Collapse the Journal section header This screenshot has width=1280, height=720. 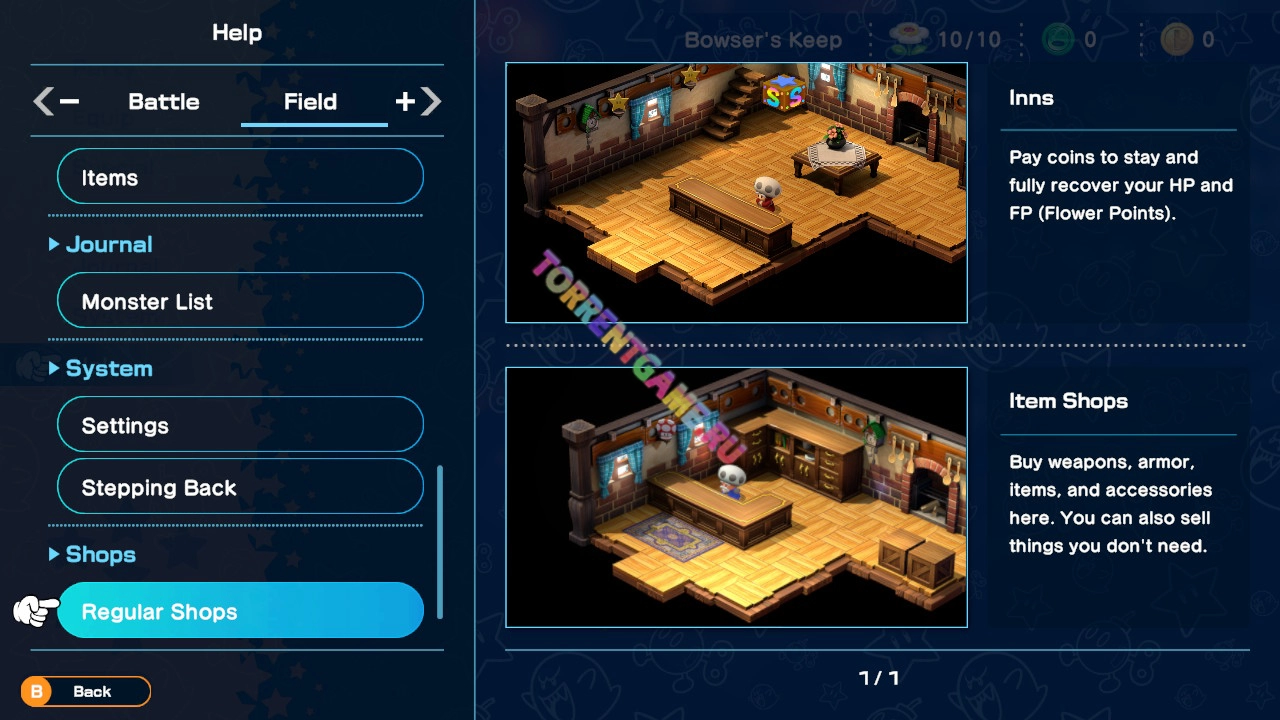point(101,244)
